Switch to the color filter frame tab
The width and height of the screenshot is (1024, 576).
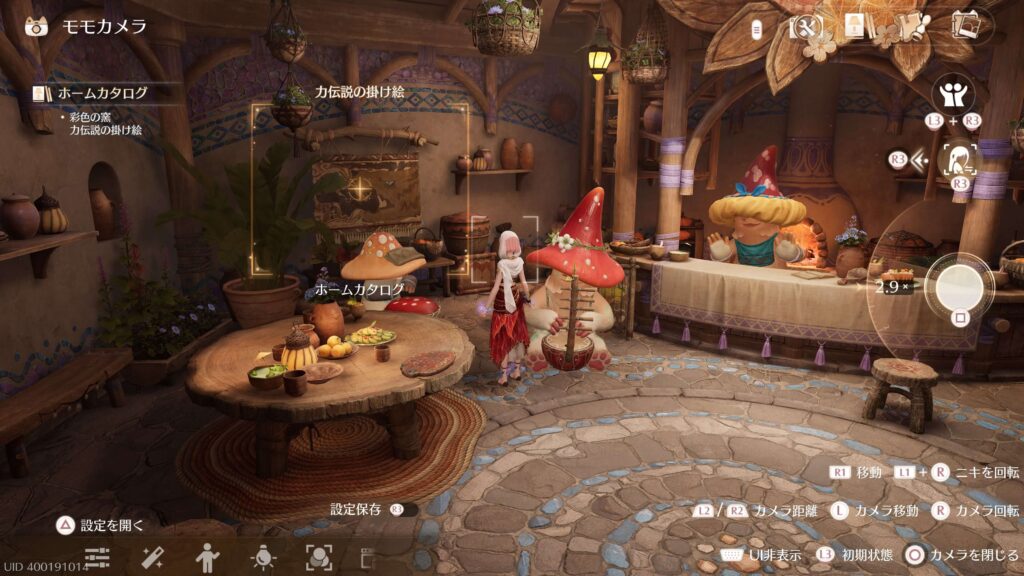pyautogui.click(x=318, y=557)
